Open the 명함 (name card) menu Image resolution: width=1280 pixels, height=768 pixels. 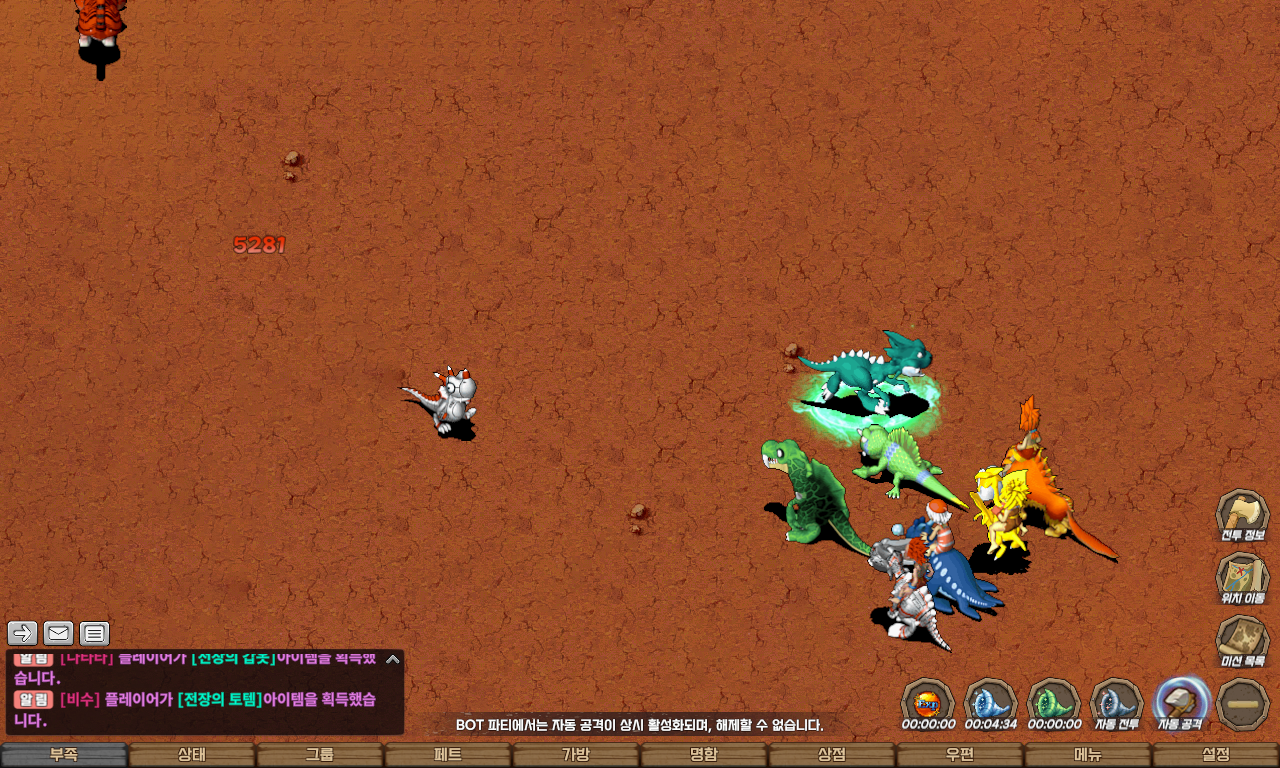[x=704, y=755]
